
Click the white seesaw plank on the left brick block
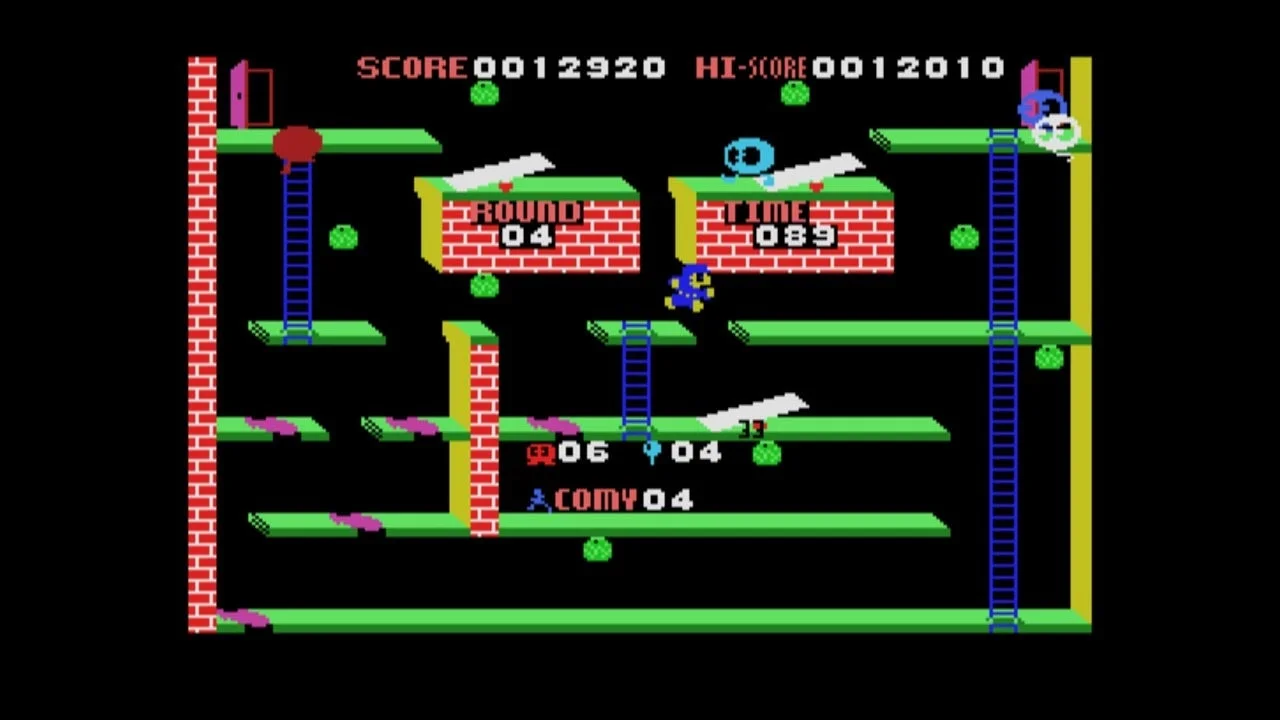(500, 172)
